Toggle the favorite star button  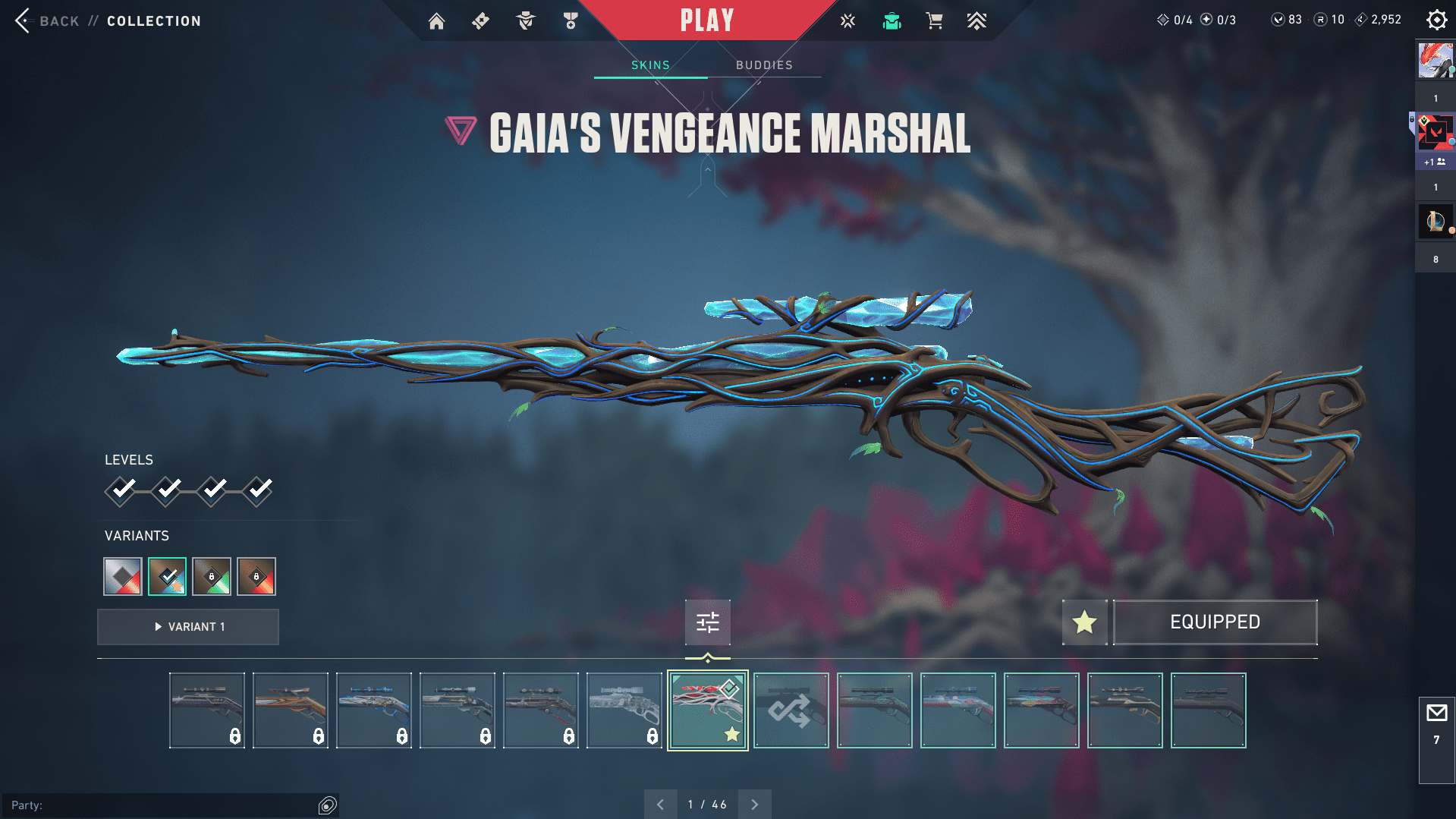pyautogui.click(x=1084, y=622)
